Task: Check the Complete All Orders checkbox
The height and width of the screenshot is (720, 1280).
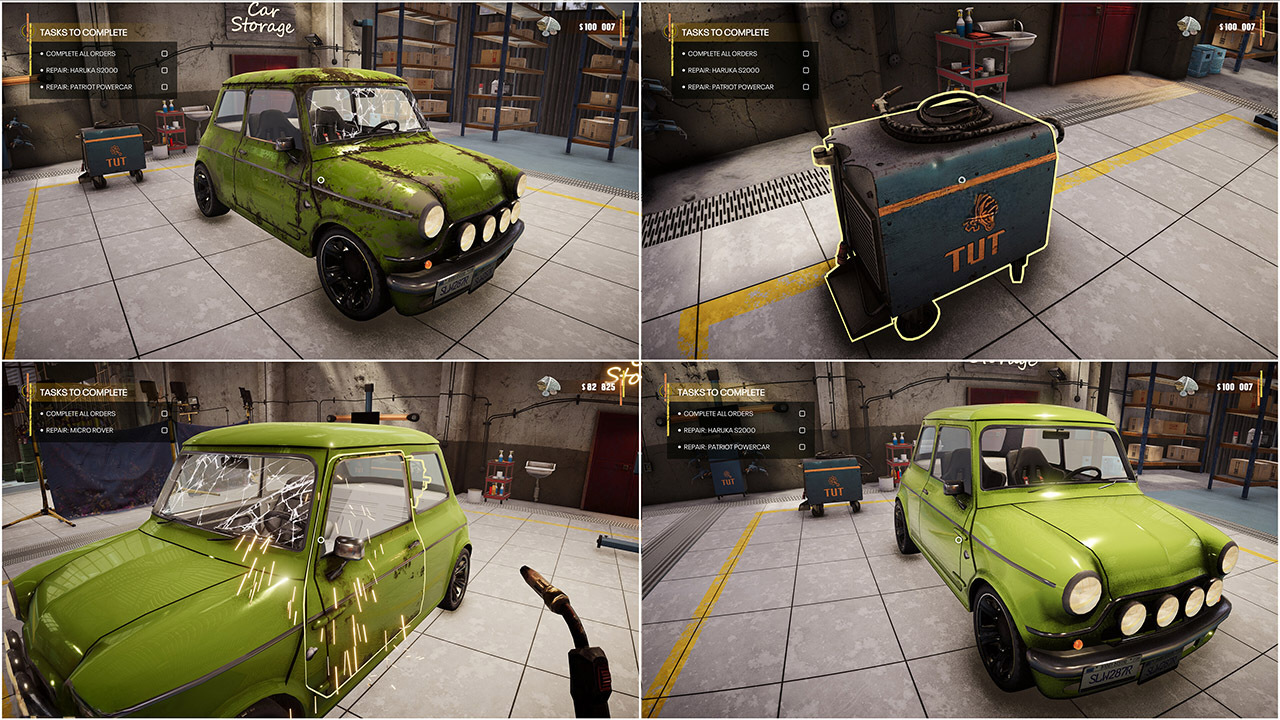Action: coord(164,53)
